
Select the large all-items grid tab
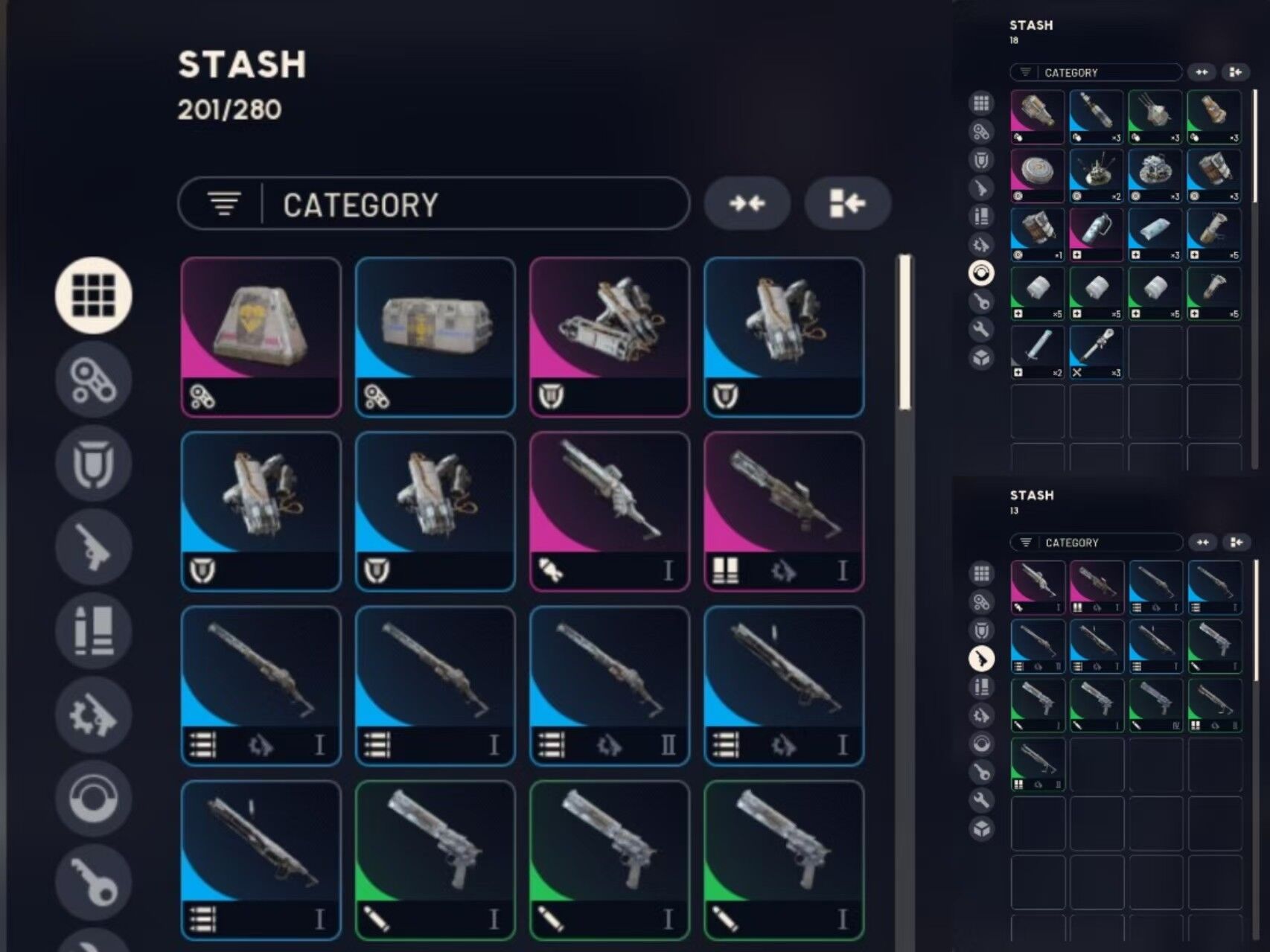tap(94, 295)
